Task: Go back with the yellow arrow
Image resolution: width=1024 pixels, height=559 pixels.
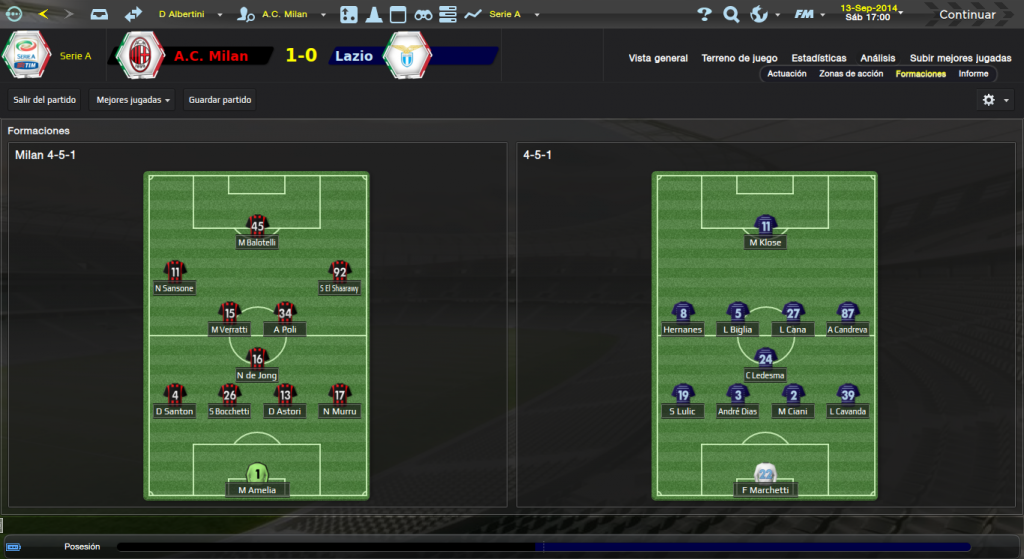Action: click(x=43, y=15)
